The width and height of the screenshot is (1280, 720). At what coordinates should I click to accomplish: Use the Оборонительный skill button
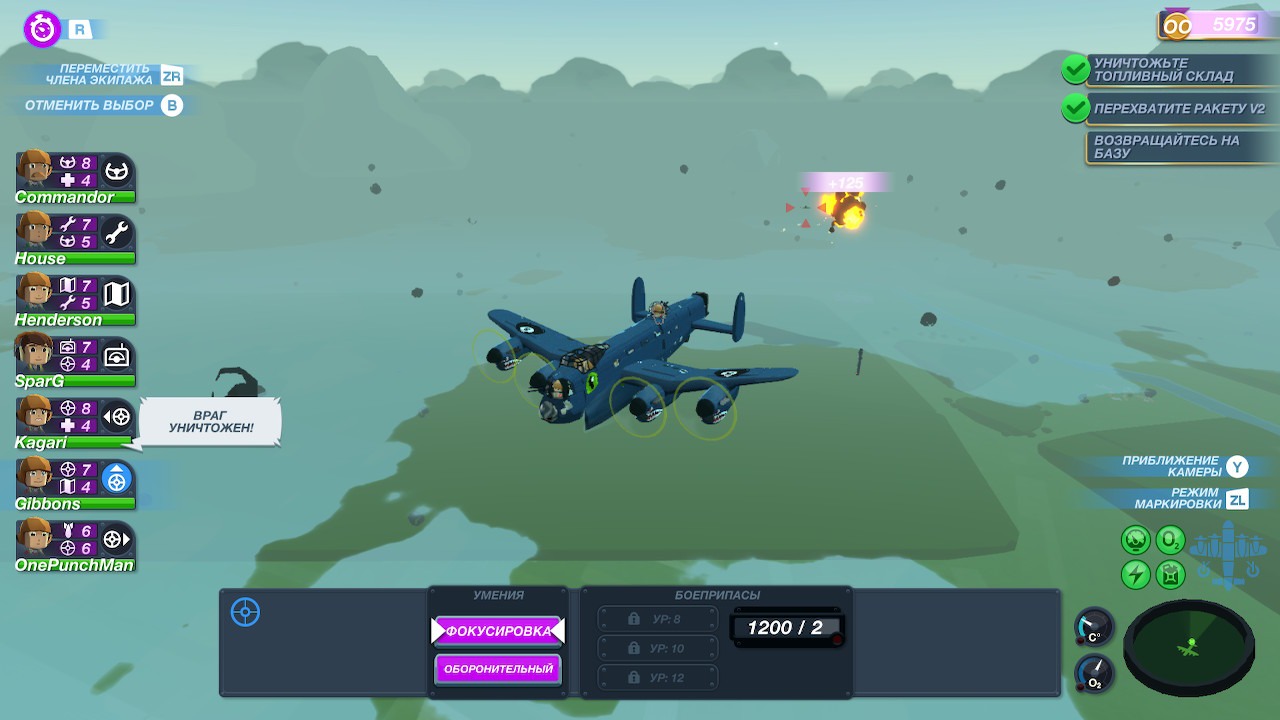(498, 669)
